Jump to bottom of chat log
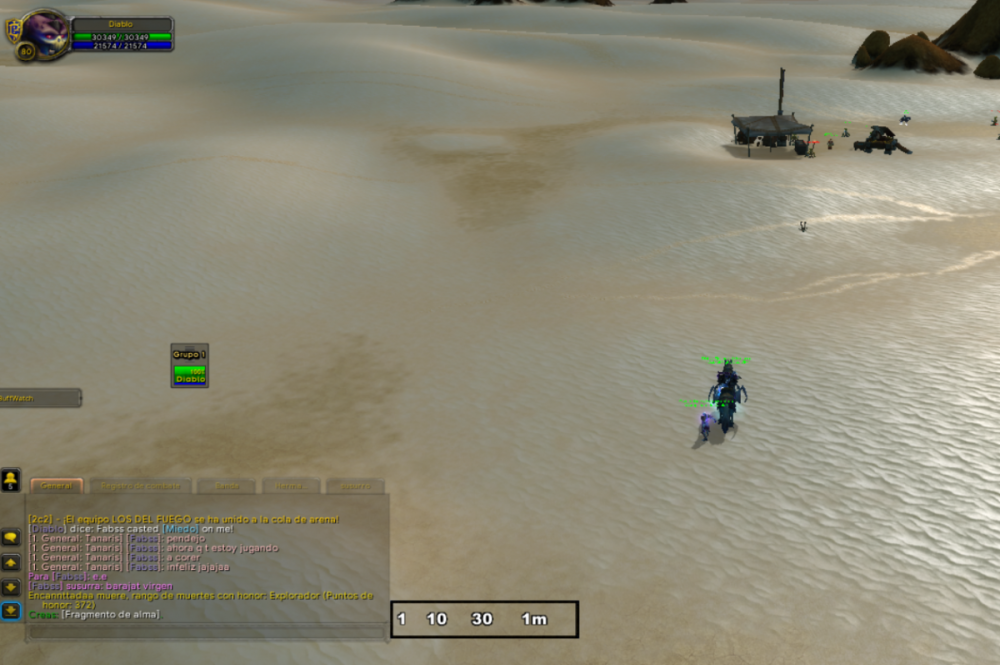The width and height of the screenshot is (1000, 665). tap(11, 611)
